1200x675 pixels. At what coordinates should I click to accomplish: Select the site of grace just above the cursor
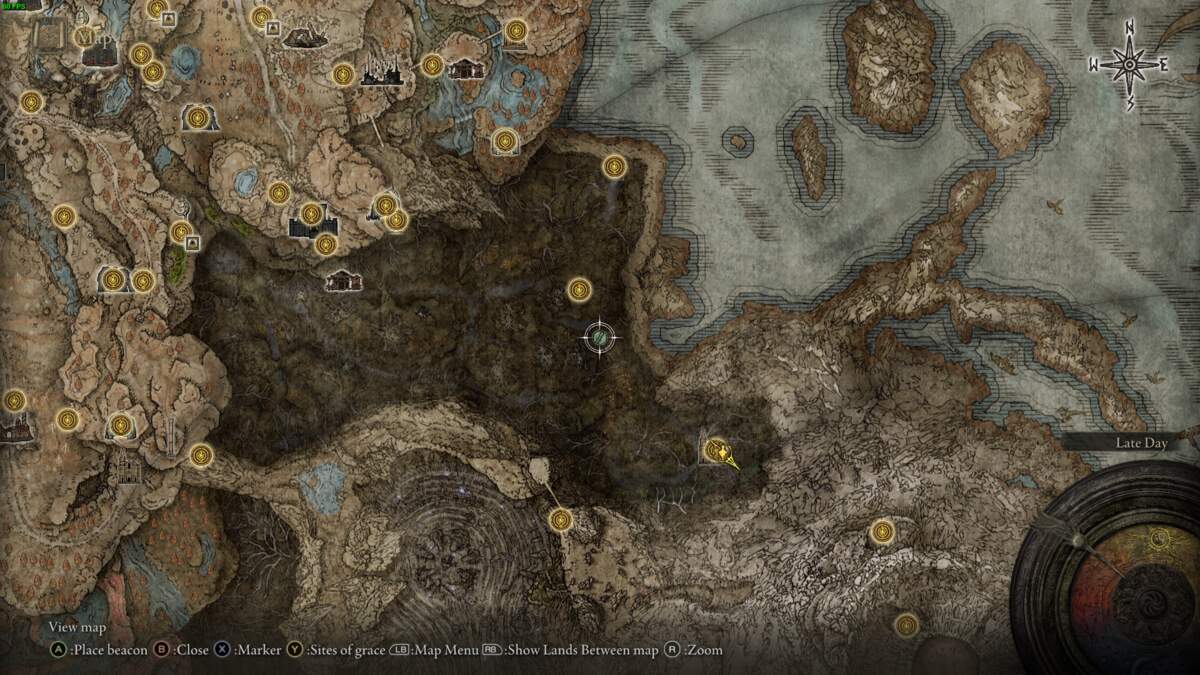579,290
